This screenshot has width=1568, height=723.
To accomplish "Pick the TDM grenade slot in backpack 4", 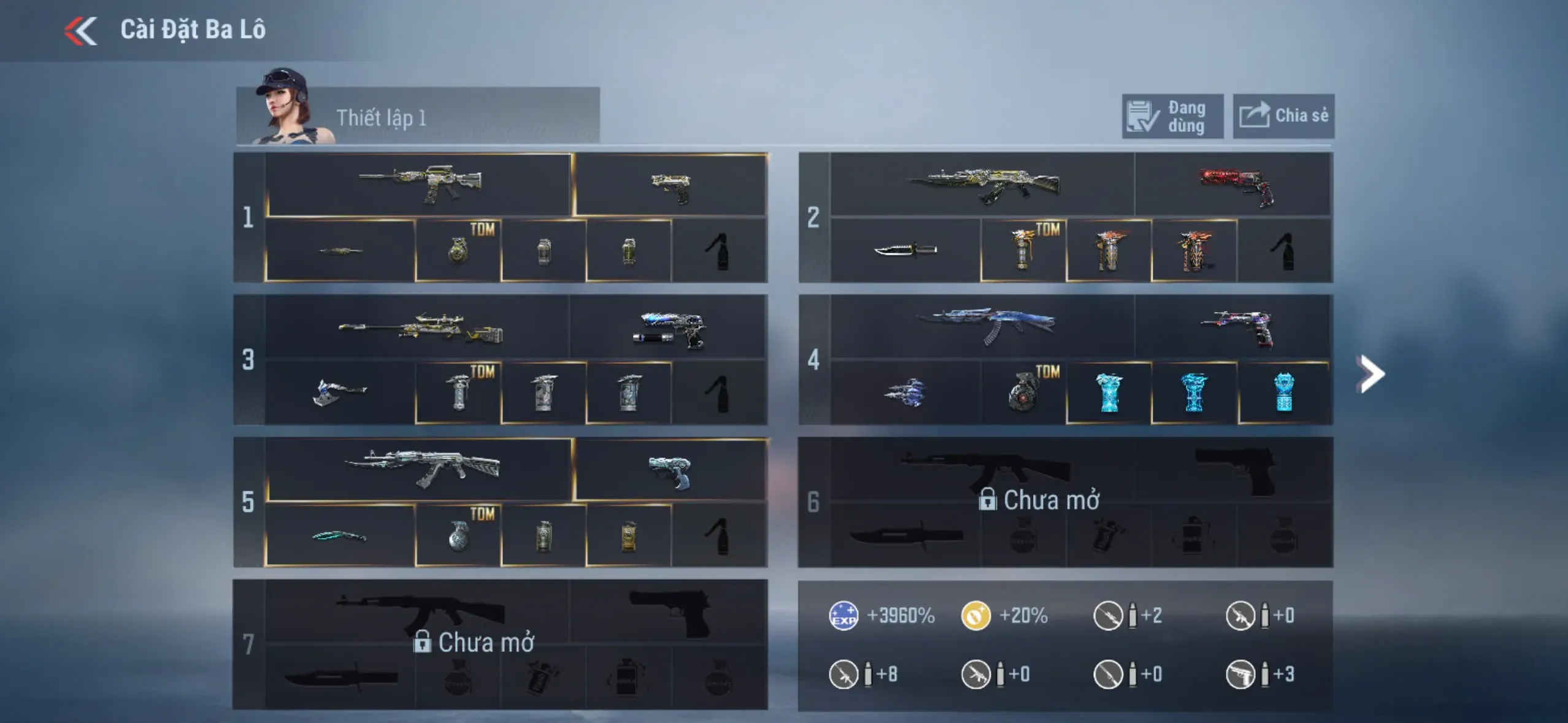I will point(1023,392).
